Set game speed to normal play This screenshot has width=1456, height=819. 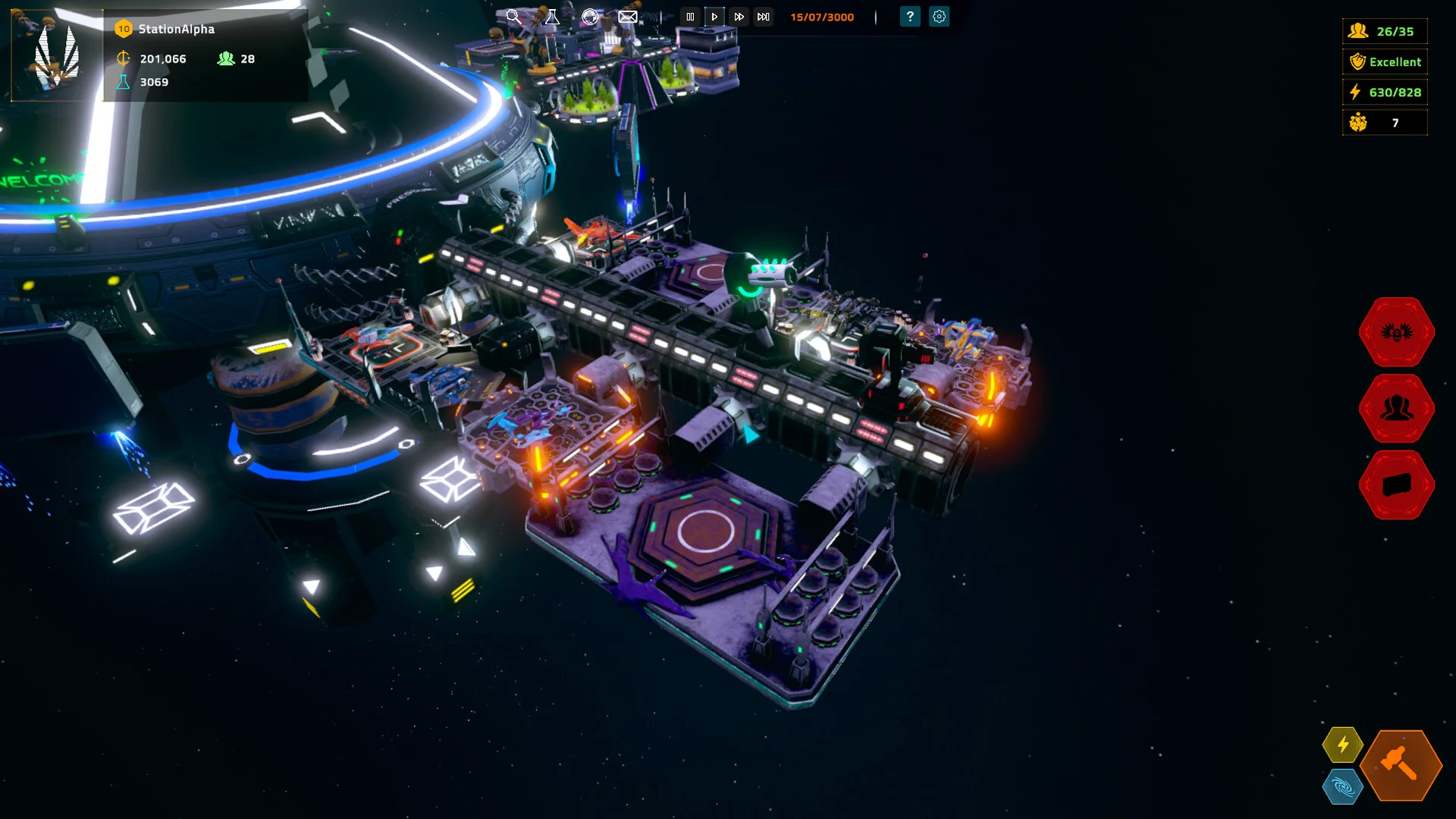714,17
